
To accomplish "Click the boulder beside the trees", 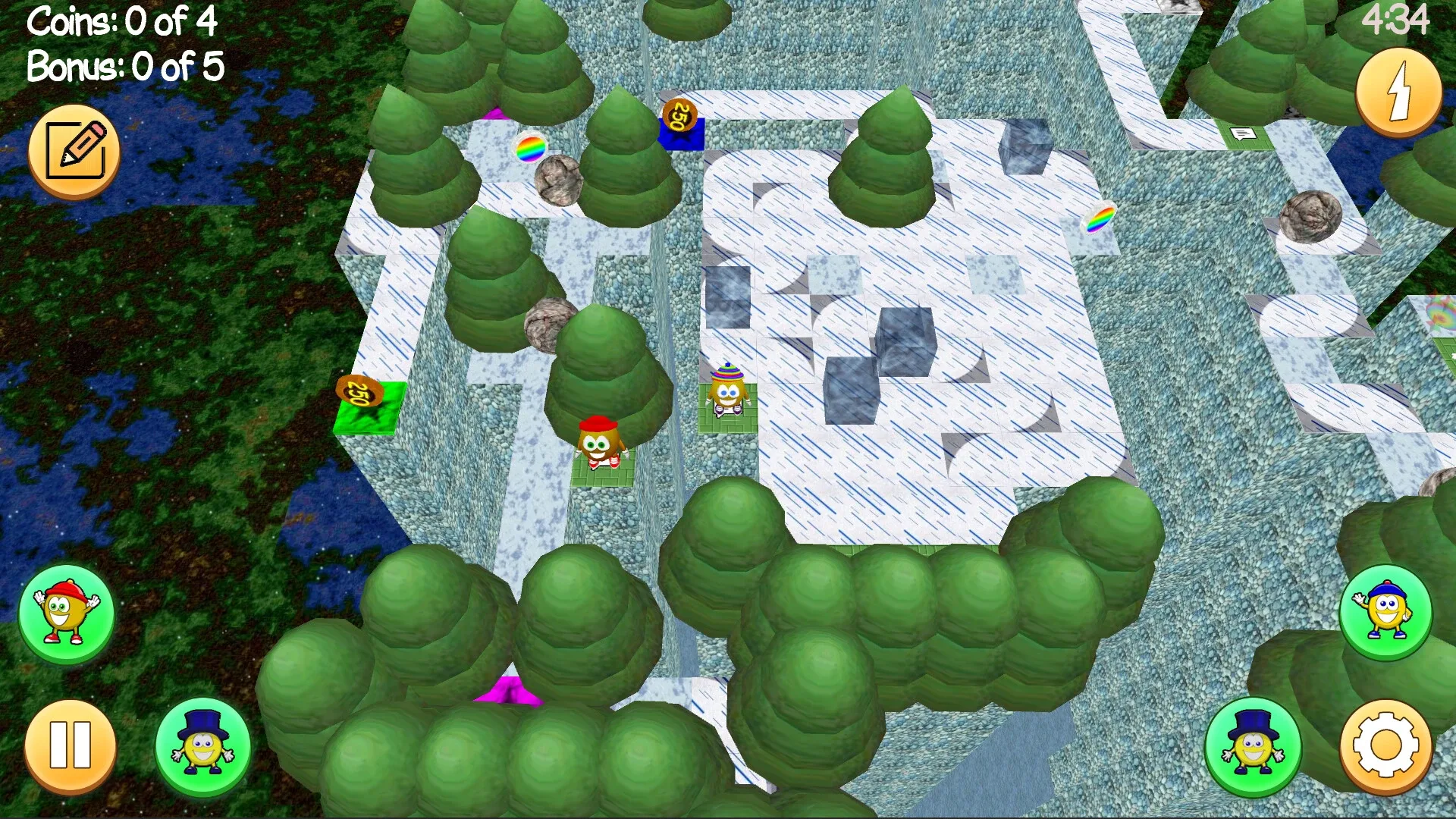I will pyautogui.click(x=548, y=322).
